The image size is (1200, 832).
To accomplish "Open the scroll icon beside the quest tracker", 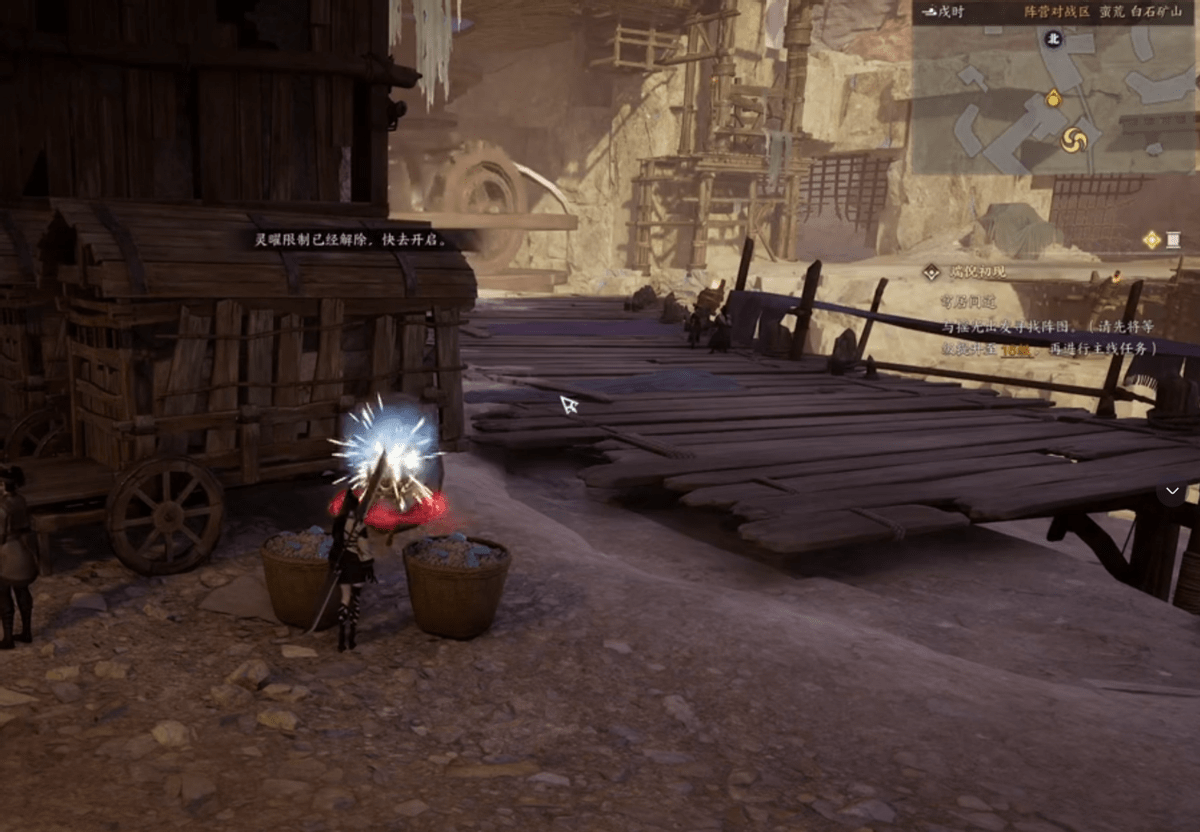I will [1174, 239].
